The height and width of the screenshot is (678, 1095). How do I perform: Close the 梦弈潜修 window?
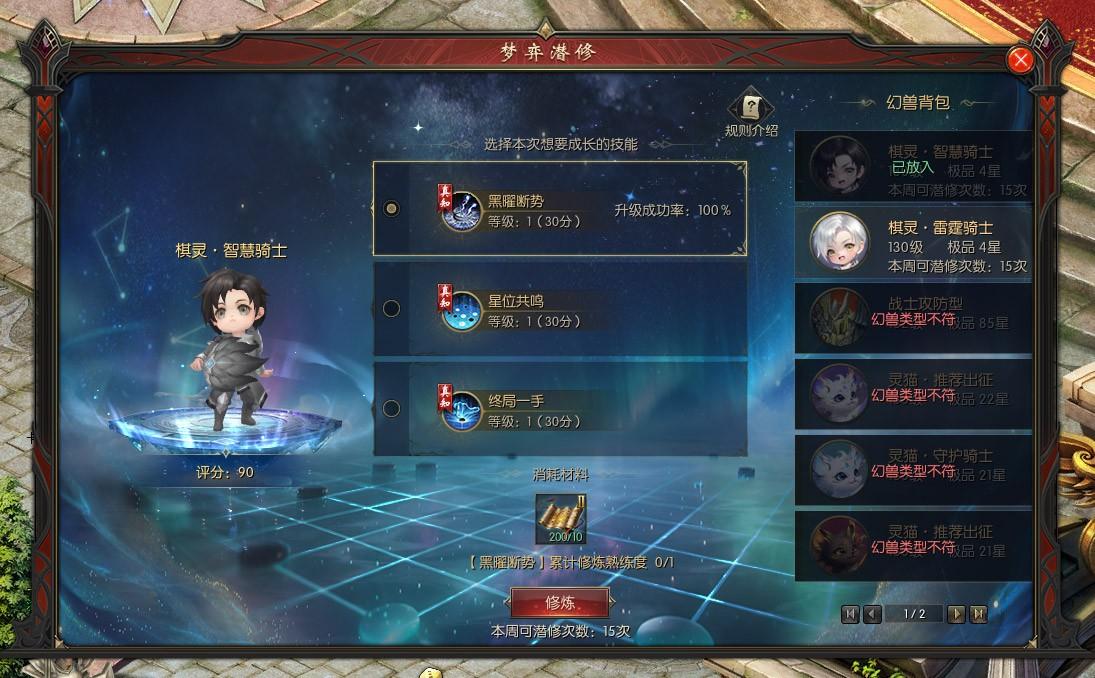pyautogui.click(x=1021, y=60)
